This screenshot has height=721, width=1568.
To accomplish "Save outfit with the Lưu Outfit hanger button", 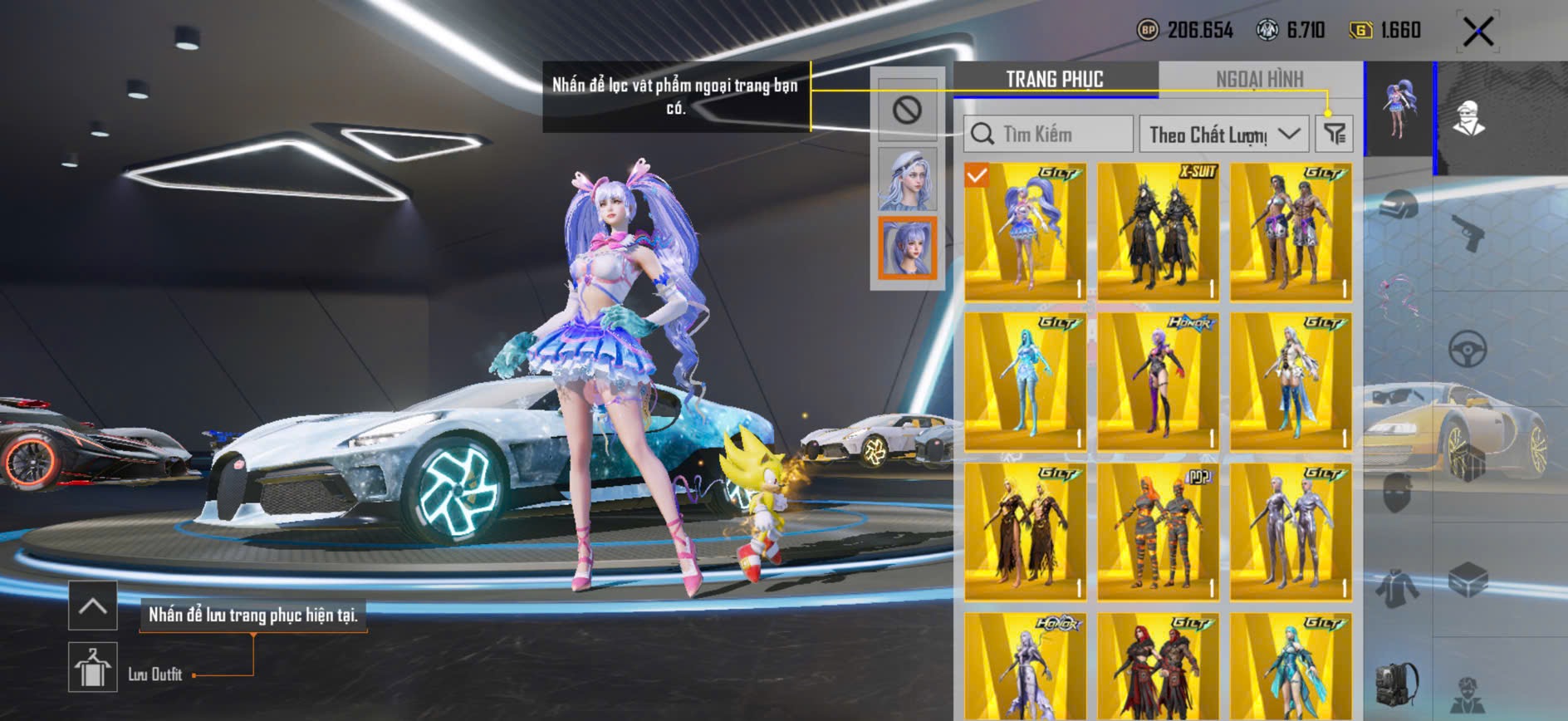I will pos(92,667).
